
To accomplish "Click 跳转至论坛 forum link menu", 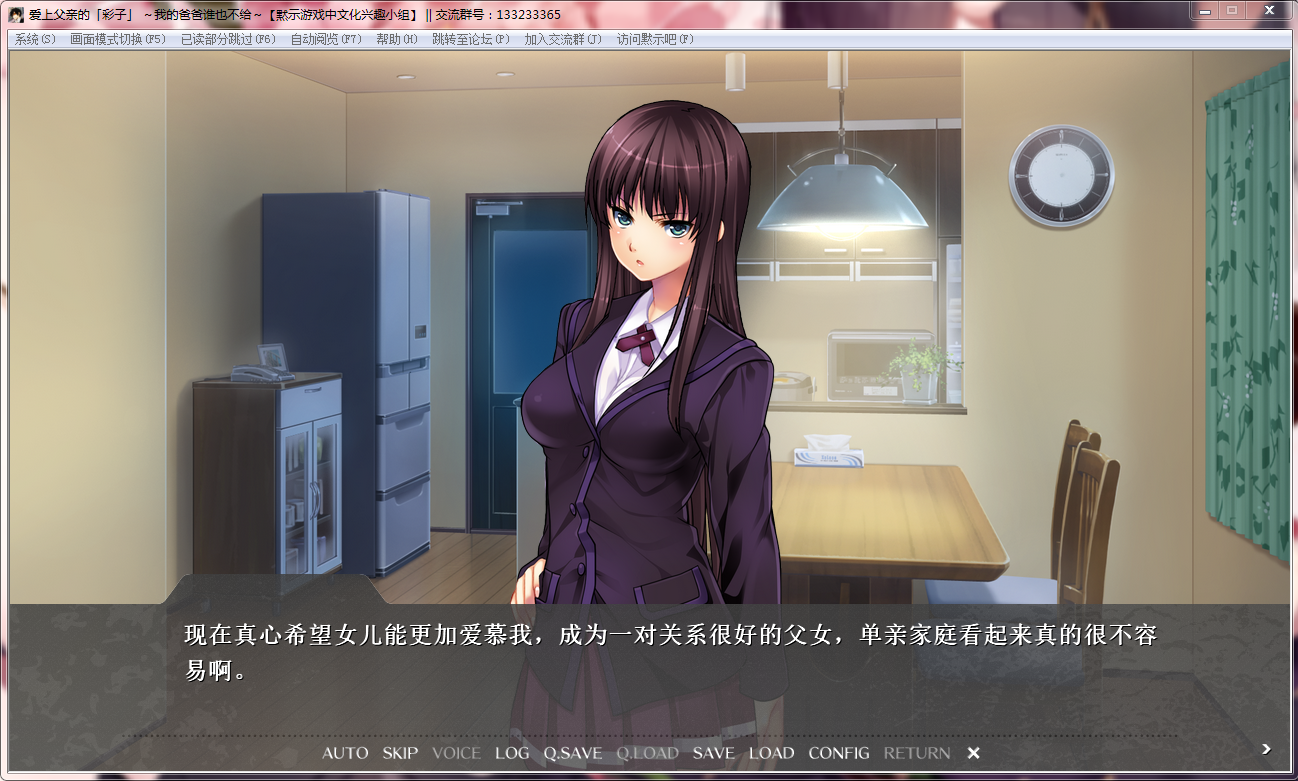I will coord(471,39).
